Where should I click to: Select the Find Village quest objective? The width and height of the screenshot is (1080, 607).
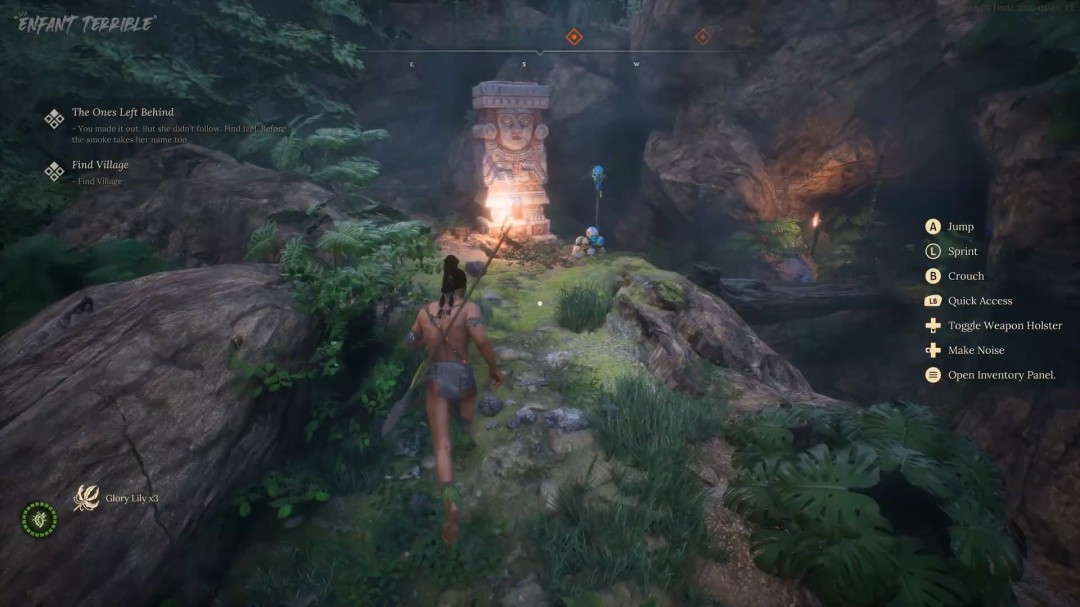pyautogui.click(x=100, y=165)
